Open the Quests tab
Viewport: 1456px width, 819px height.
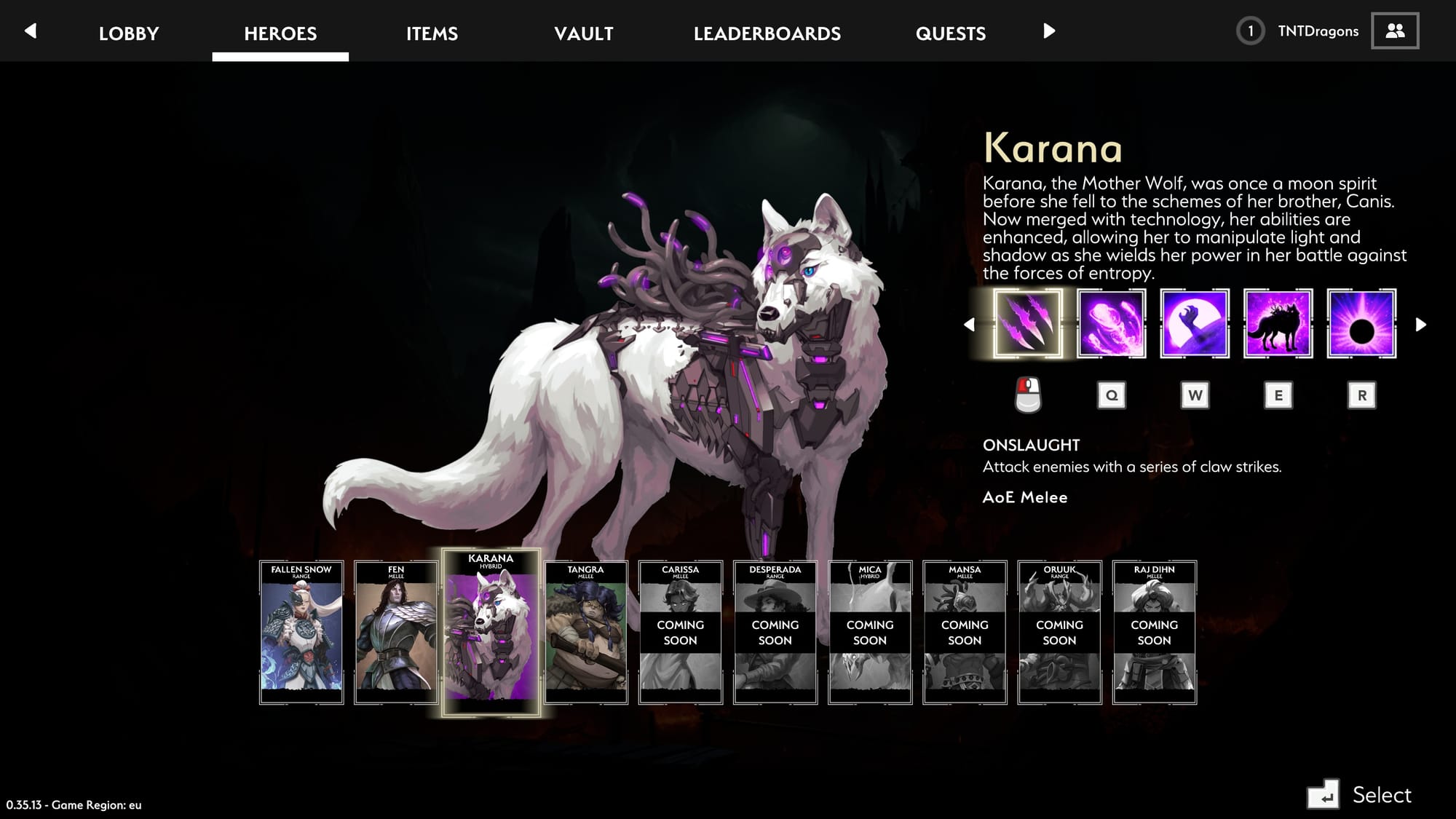pyautogui.click(x=950, y=33)
